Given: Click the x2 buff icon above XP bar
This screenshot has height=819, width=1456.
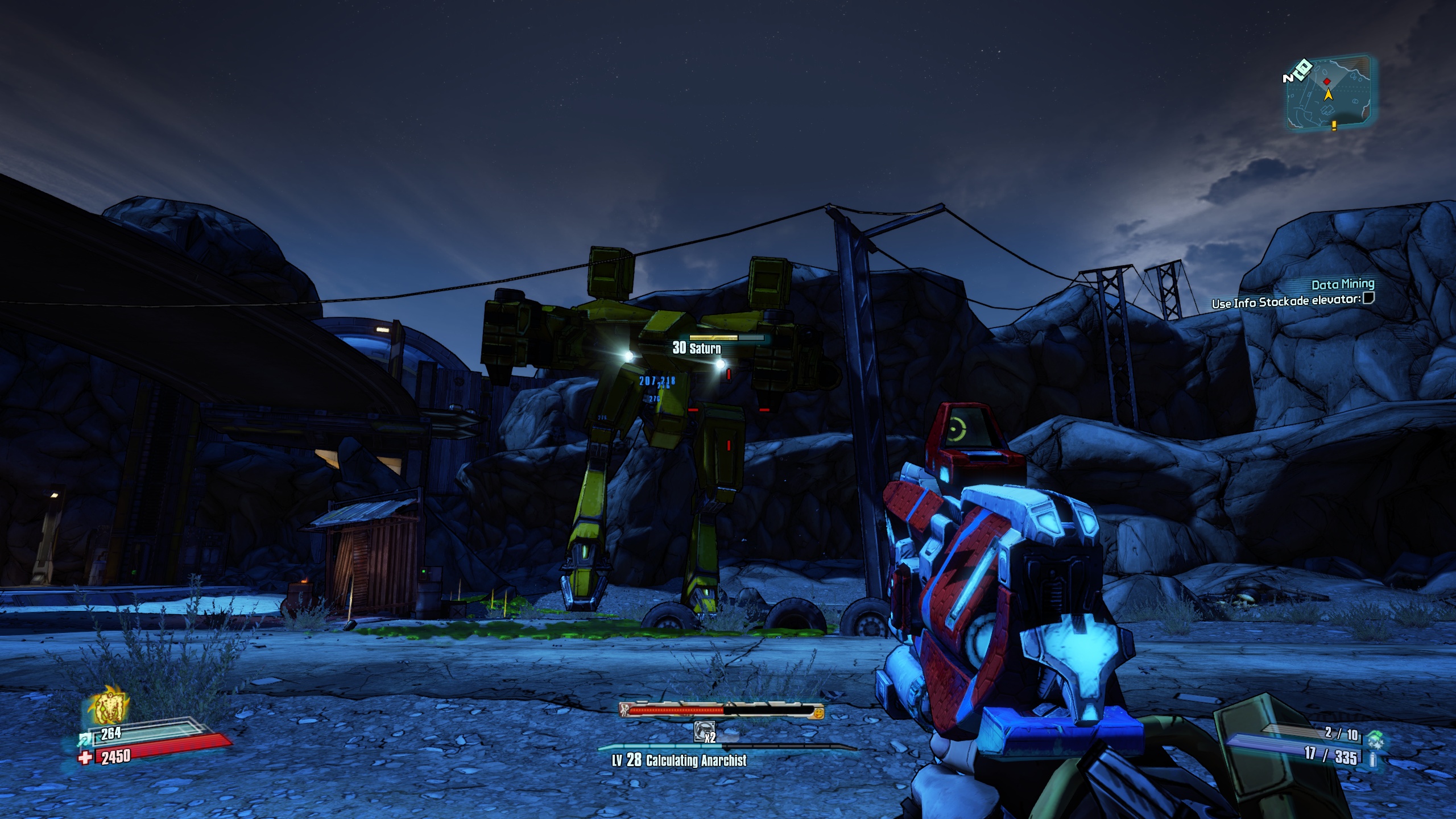Looking at the screenshot, I should 704,731.
